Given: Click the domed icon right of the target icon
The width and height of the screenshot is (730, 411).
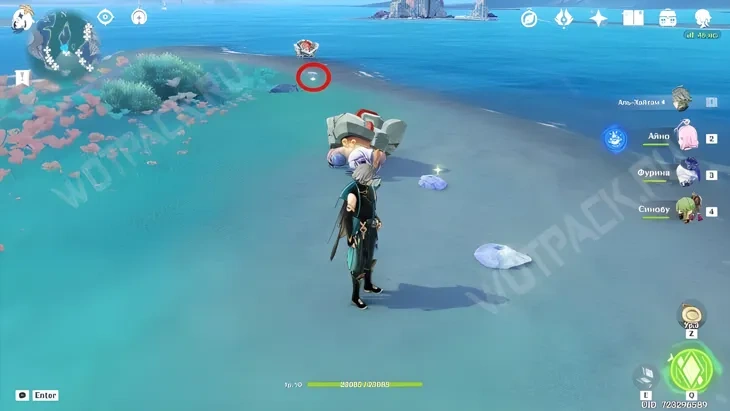Looking at the screenshot, I should (139, 17).
